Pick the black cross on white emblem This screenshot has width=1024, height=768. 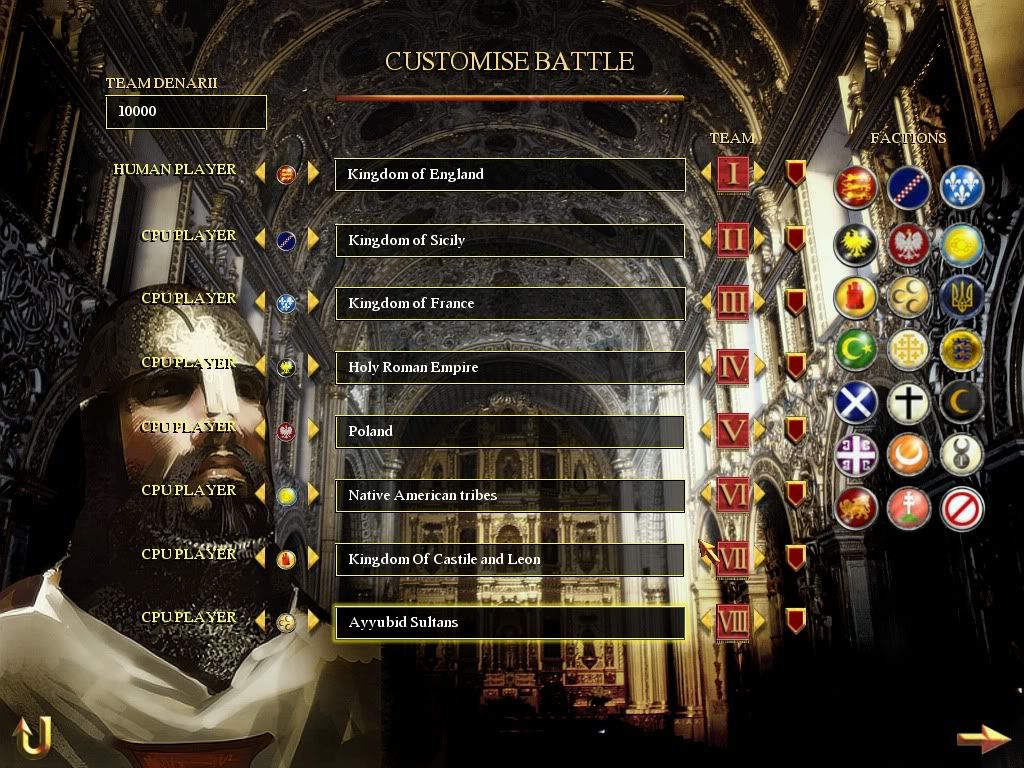click(x=909, y=403)
